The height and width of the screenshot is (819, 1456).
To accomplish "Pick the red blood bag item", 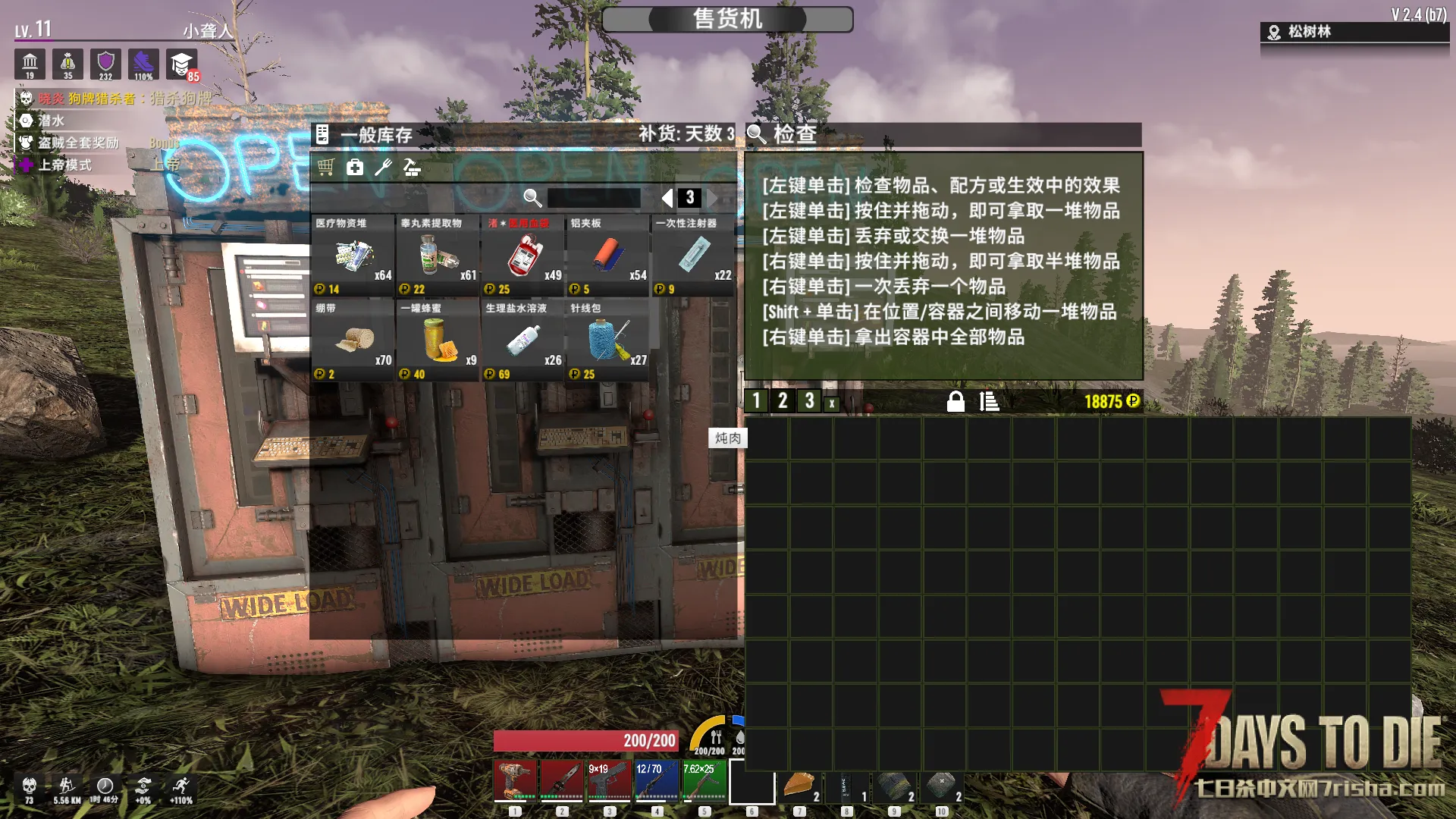I will pyautogui.click(x=522, y=256).
